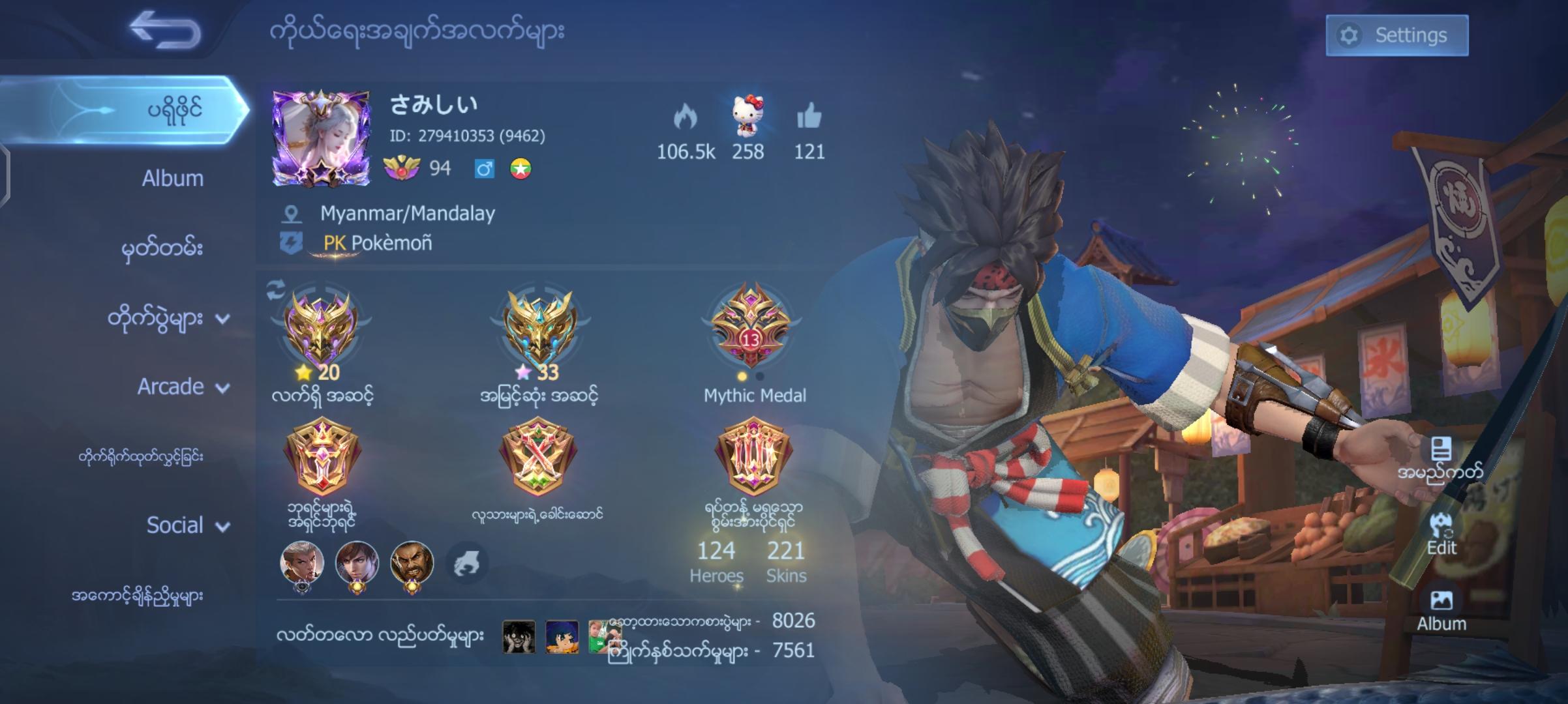Open the Settings button
This screenshot has width=1568, height=704.
[x=1398, y=36]
